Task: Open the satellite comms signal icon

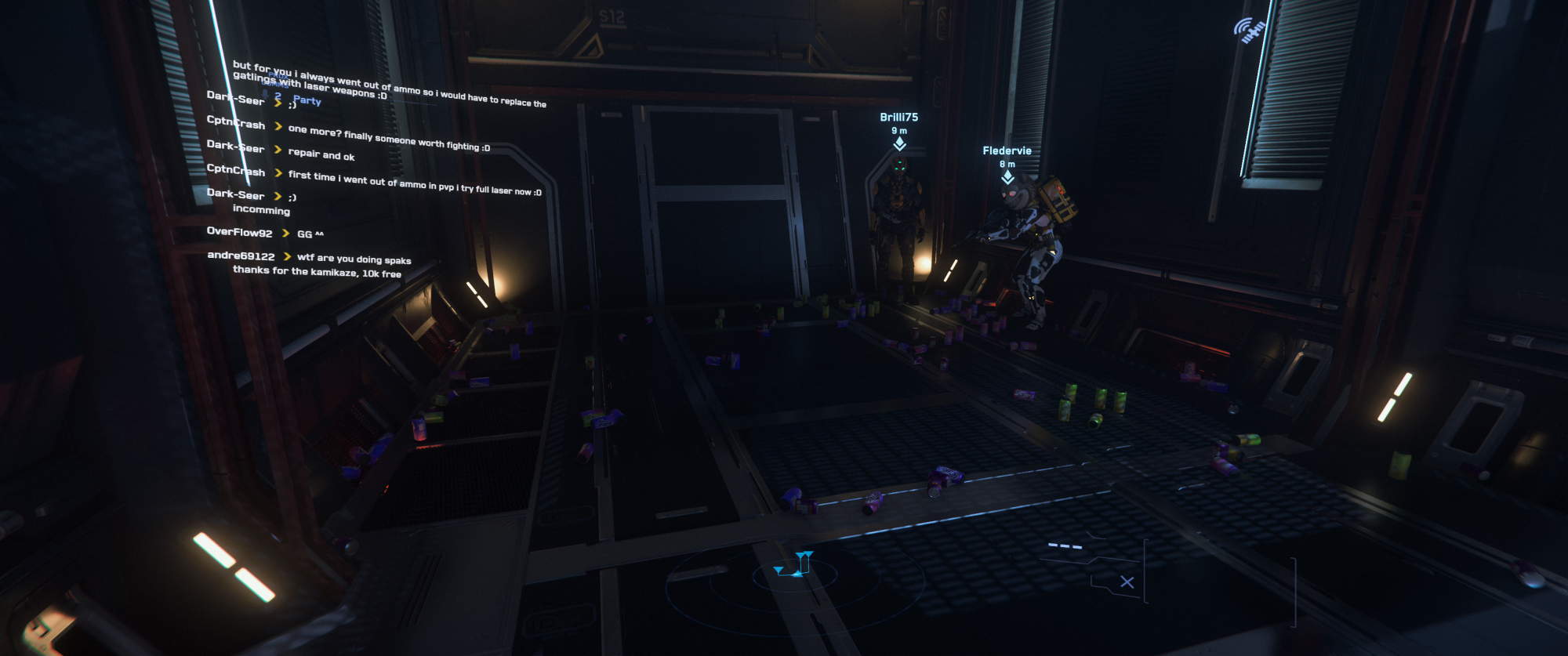Action: 1250,31
